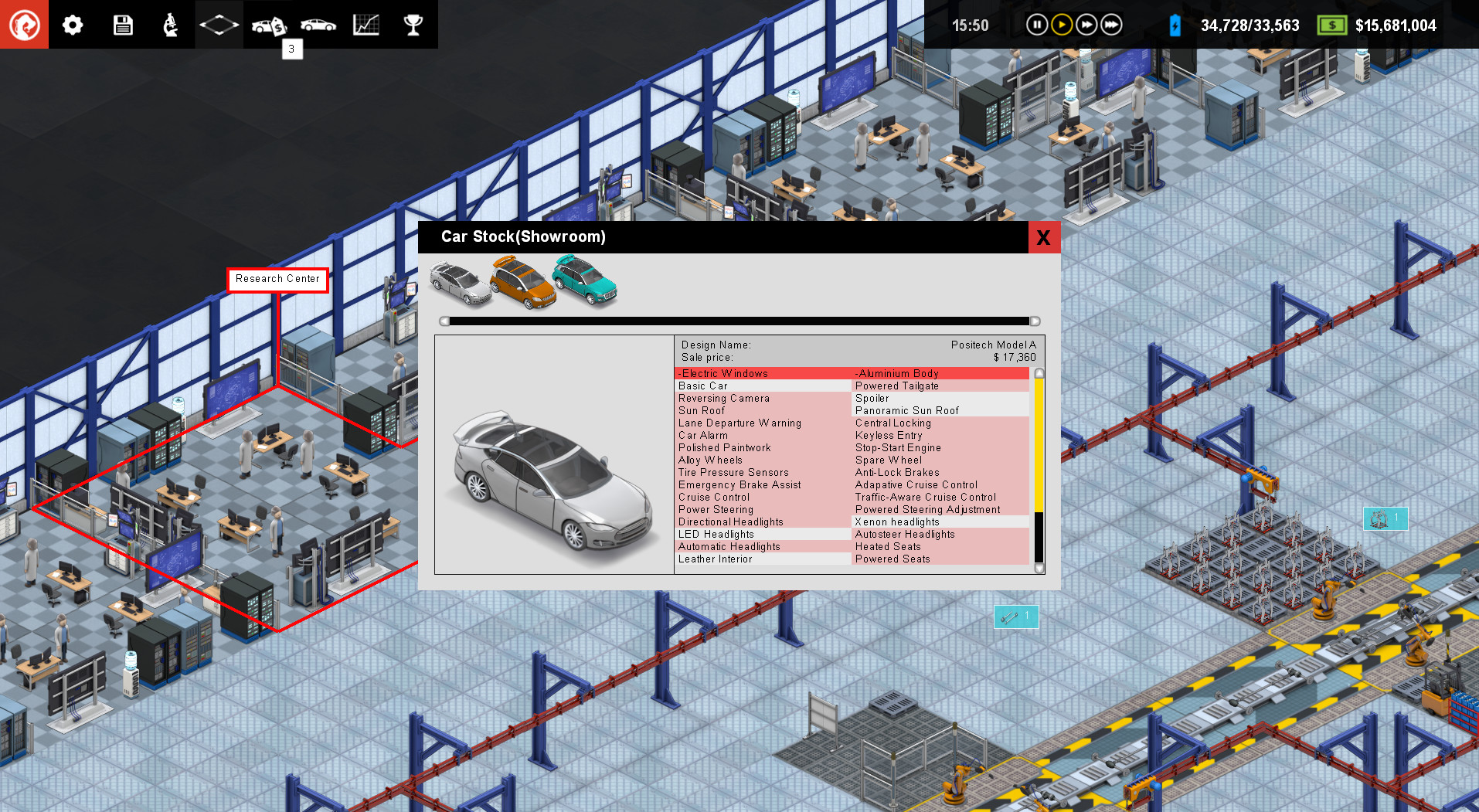The image size is (1479, 812).
Task: Open the Research screen via the microscope icon
Action: click(171, 24)
